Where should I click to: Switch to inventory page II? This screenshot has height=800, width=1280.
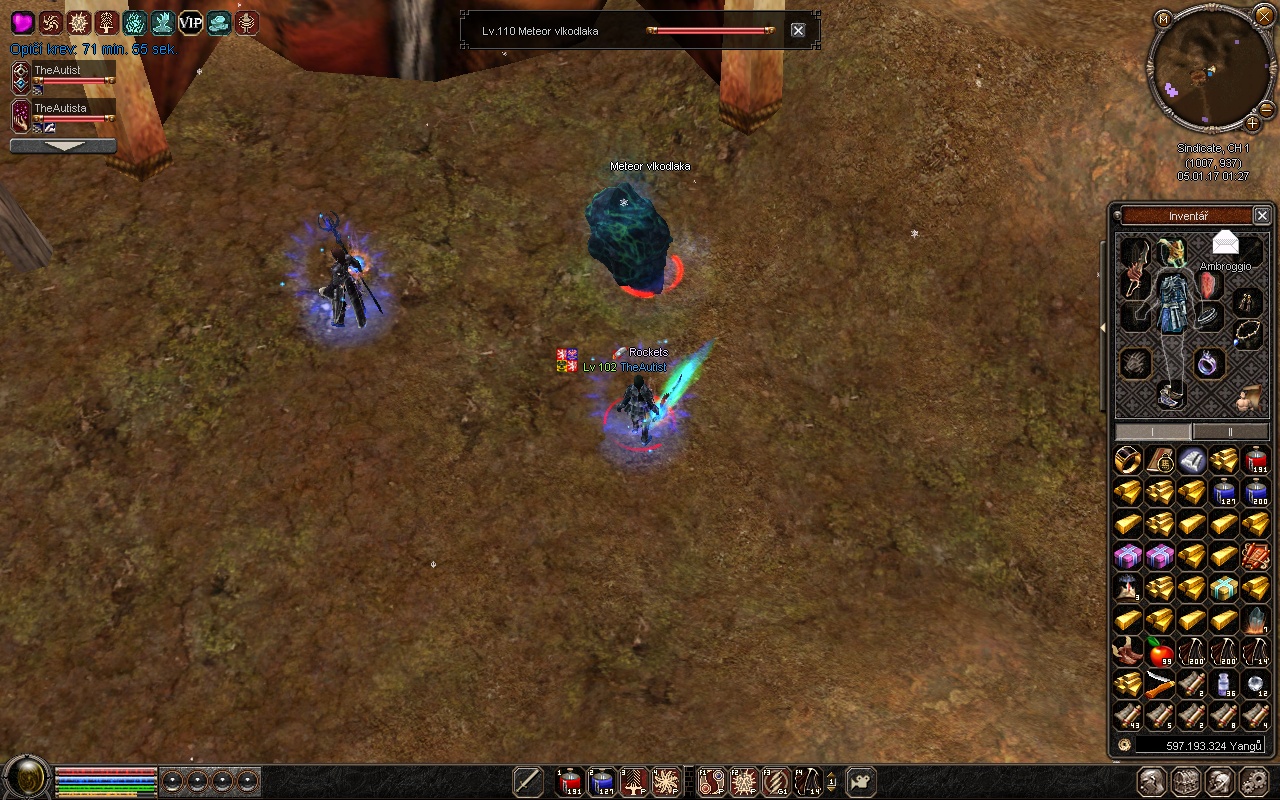click(1230, 431)
